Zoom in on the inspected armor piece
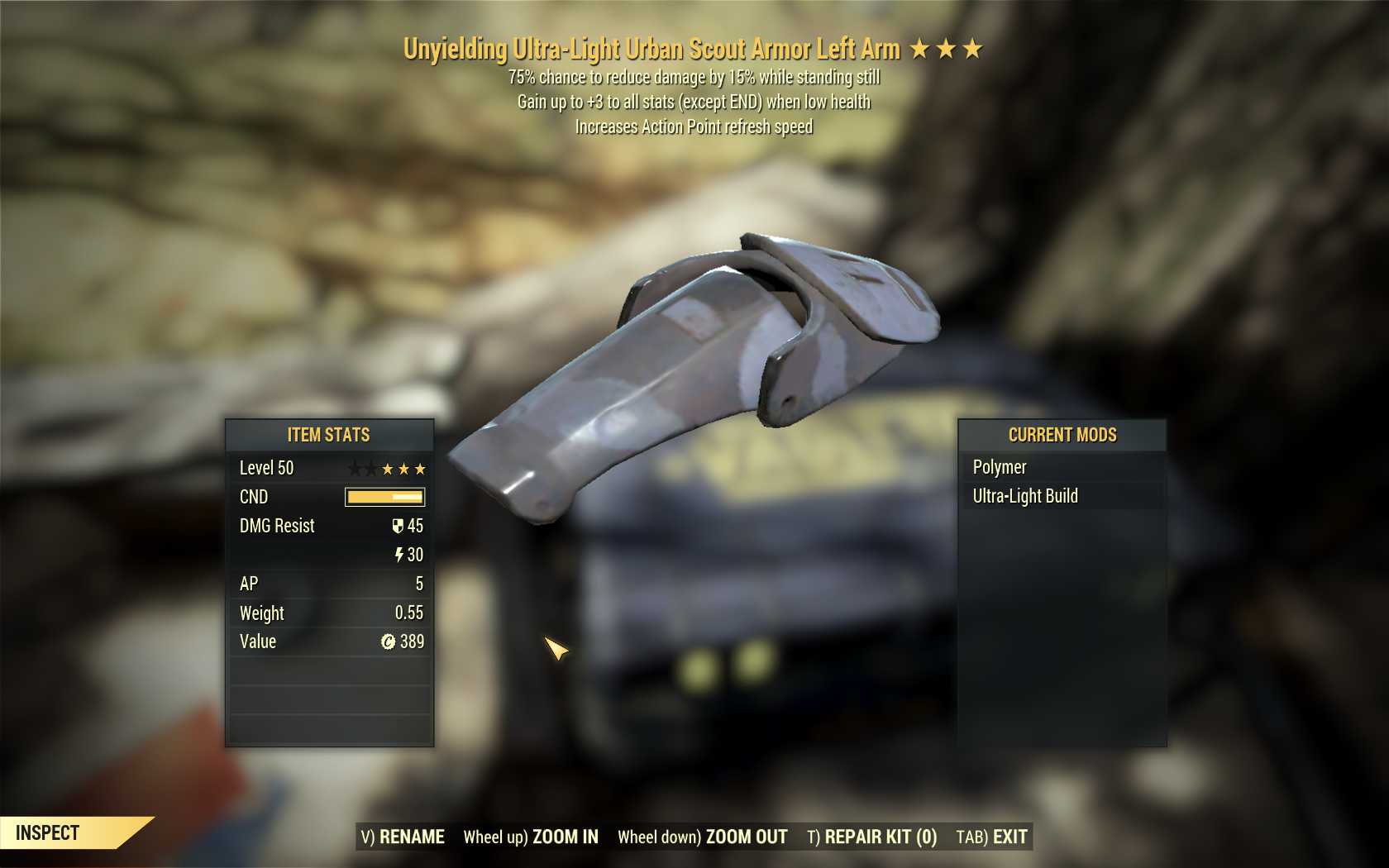The width and height of the screenshot is (1389, 868). [531, 837]
